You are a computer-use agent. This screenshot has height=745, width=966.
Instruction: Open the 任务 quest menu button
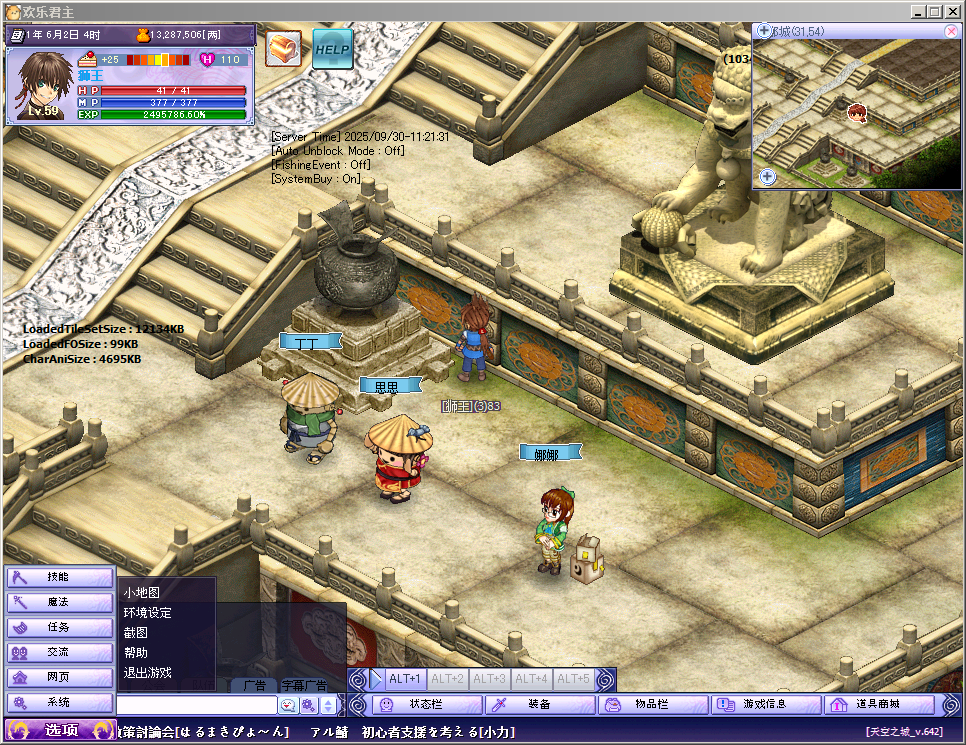[x=59, y=627]
